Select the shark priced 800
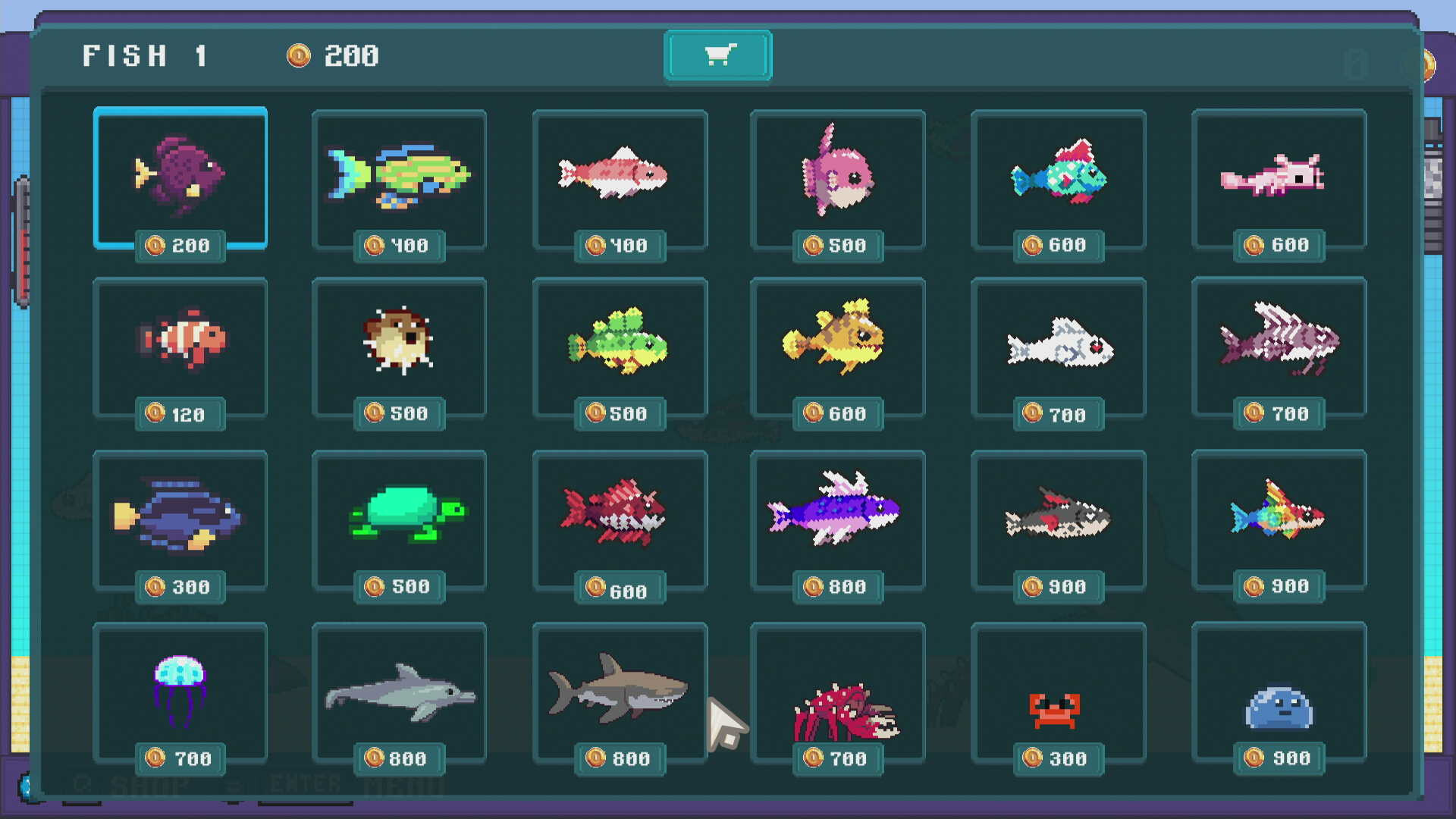 [x=620, y=690]
